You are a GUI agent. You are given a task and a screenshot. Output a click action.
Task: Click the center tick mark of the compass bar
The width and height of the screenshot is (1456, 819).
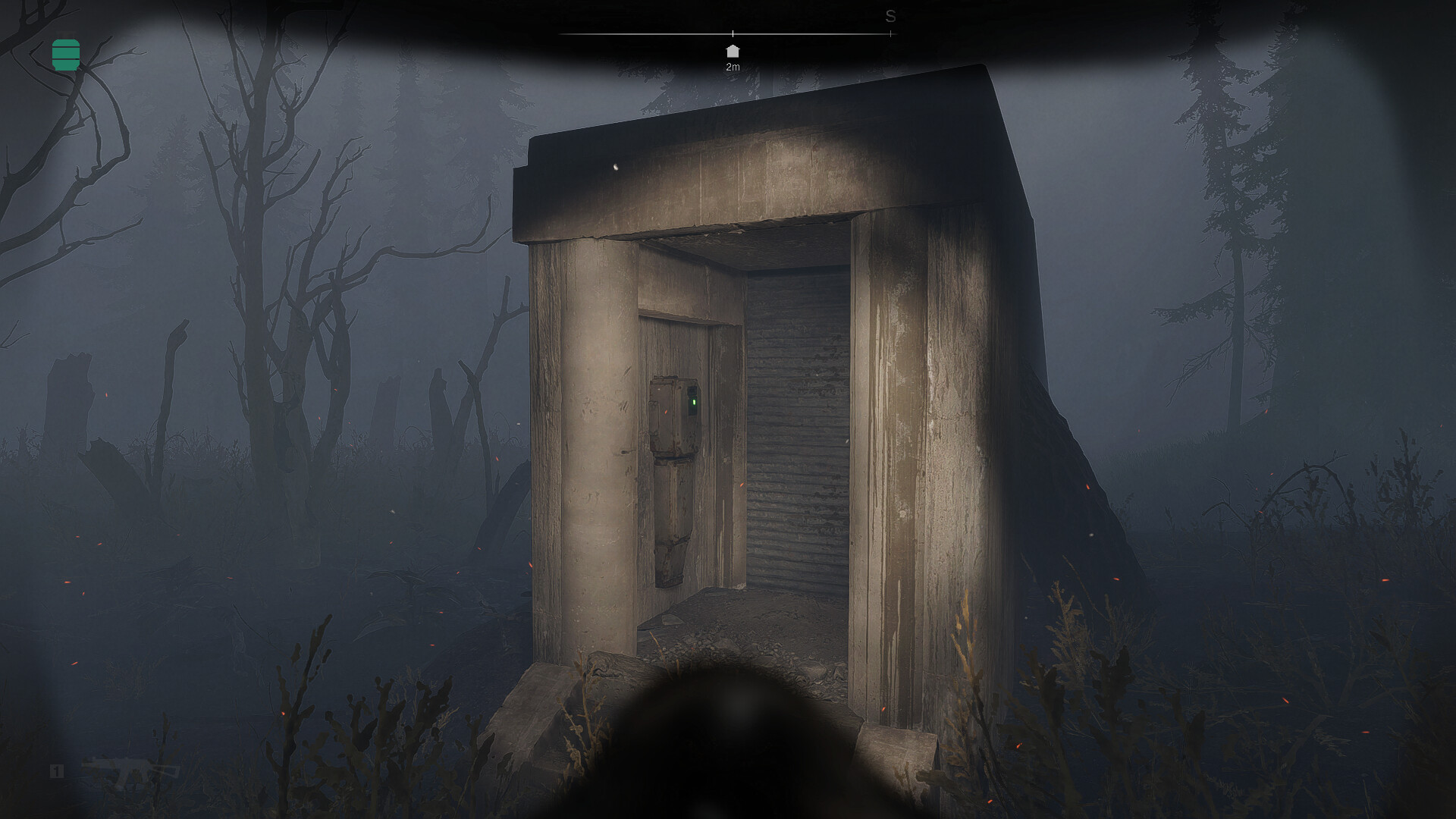(733, 33)
